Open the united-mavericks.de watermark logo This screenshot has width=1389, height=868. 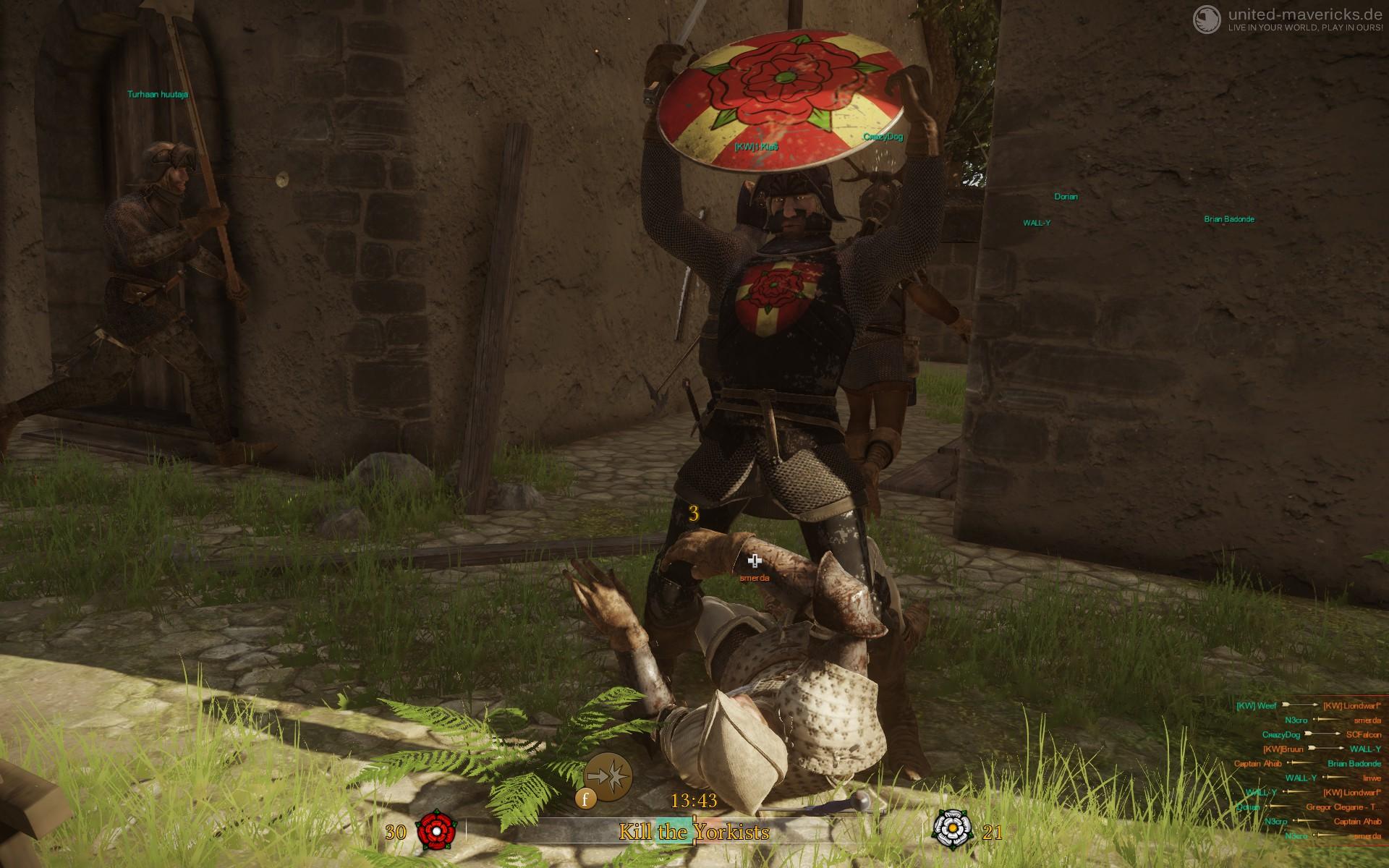[x=1205, y=18]
